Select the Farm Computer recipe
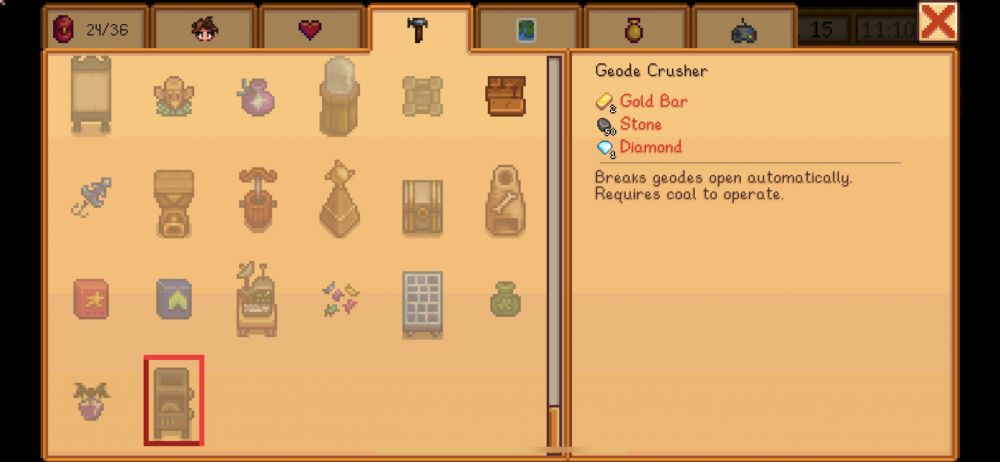1000x462 pixels. pyautogui.click(x=256, y=298)
